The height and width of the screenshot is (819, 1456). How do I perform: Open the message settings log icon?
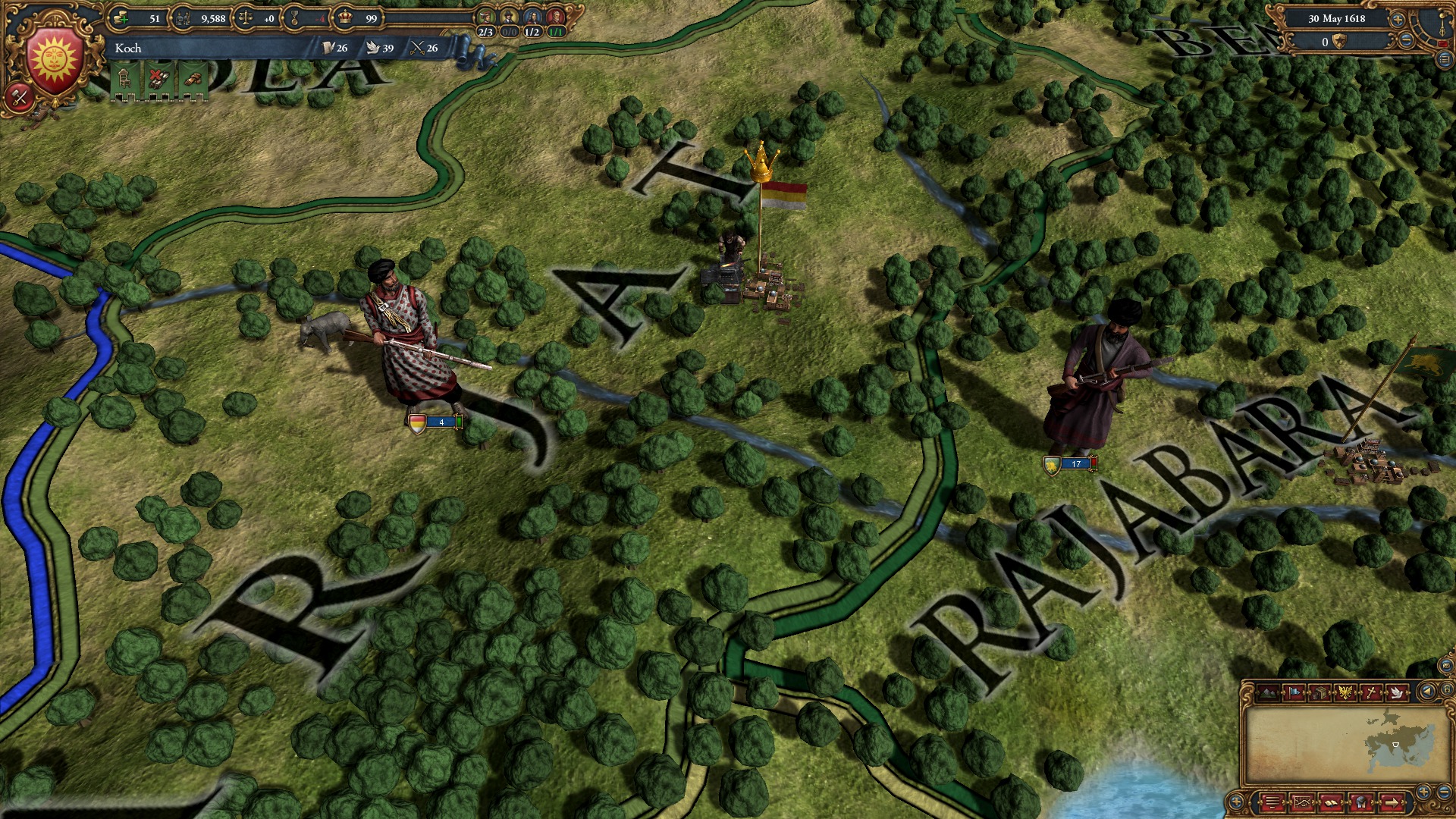pos(1272,802)
